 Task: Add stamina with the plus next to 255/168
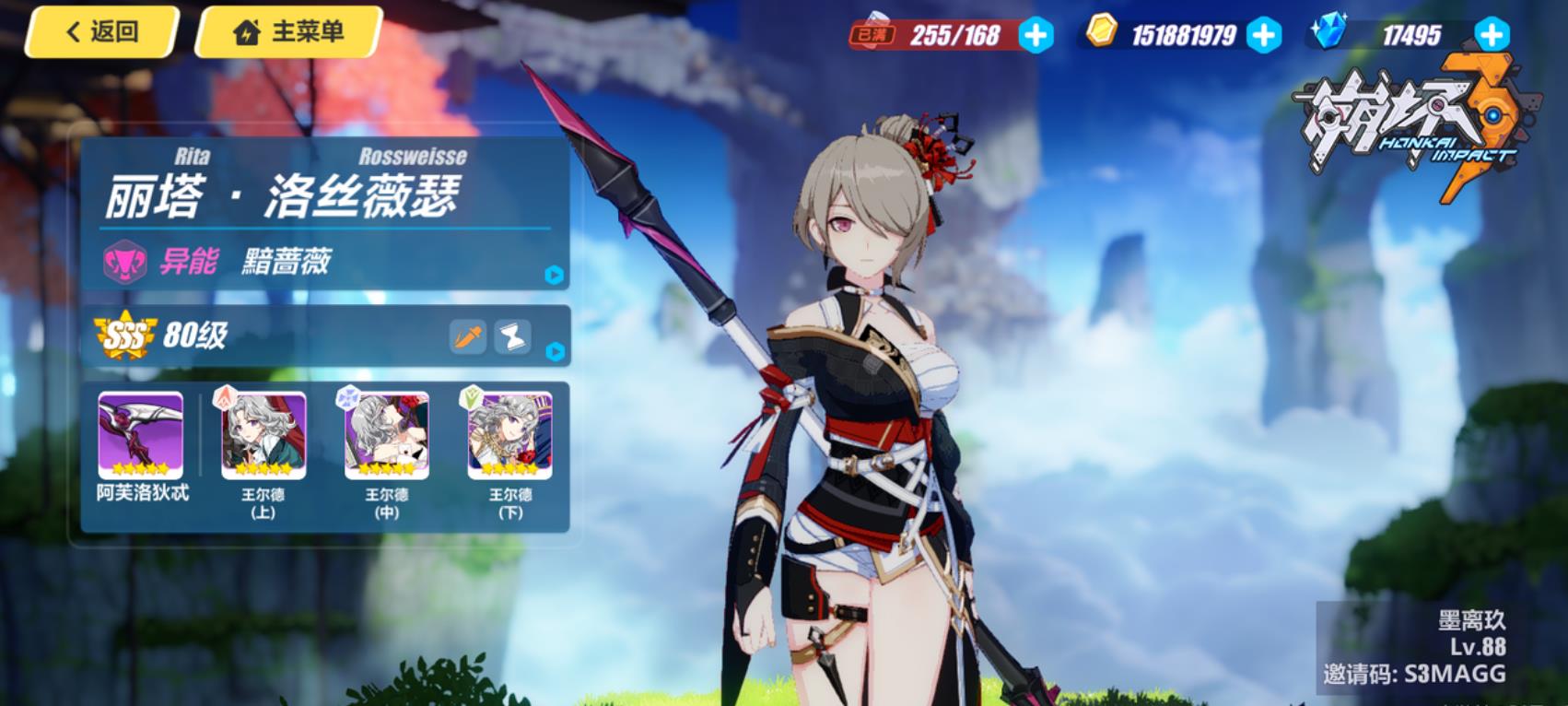pos(1036,36)
